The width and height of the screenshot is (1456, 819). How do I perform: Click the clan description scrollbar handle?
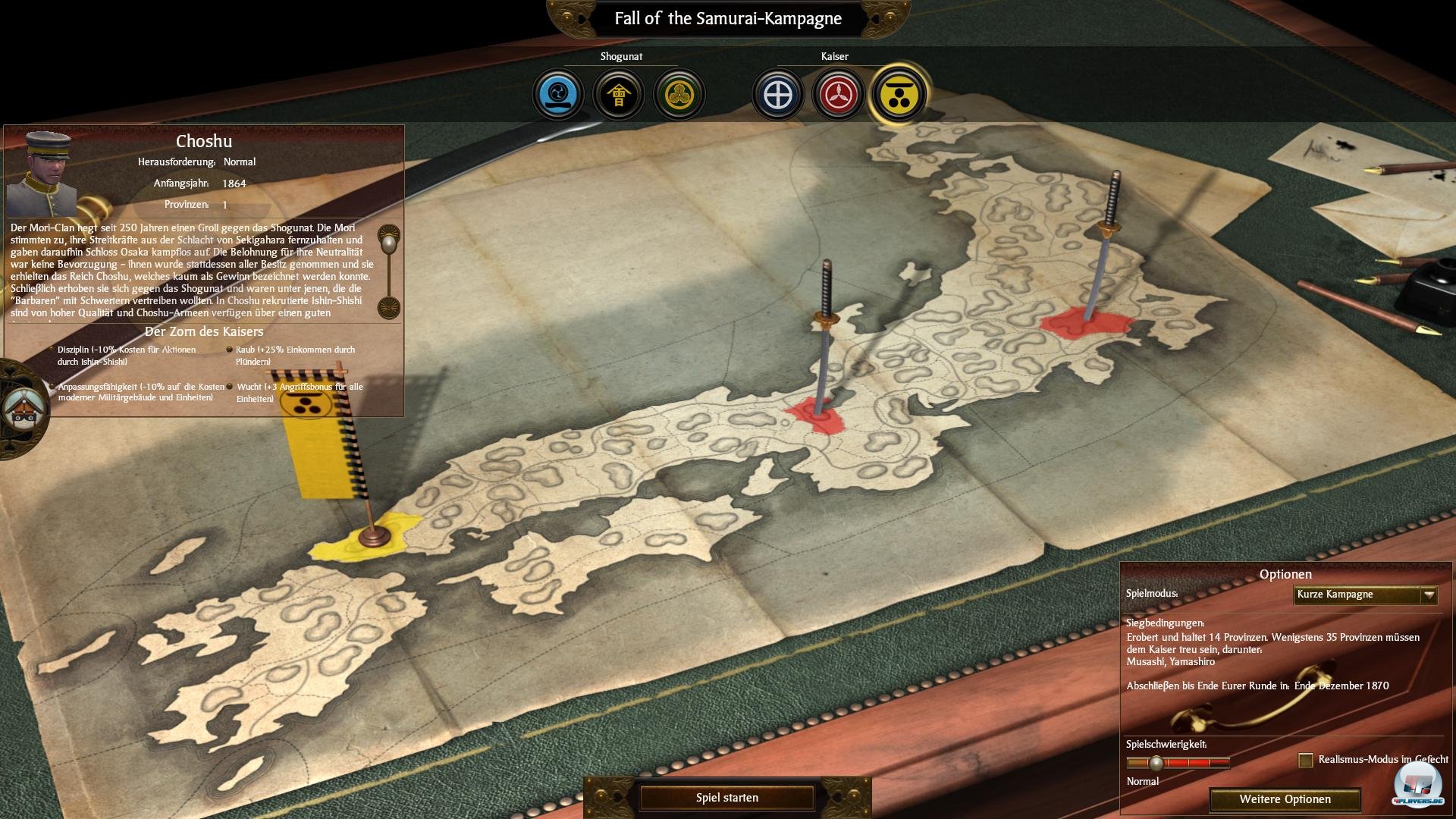390,244
